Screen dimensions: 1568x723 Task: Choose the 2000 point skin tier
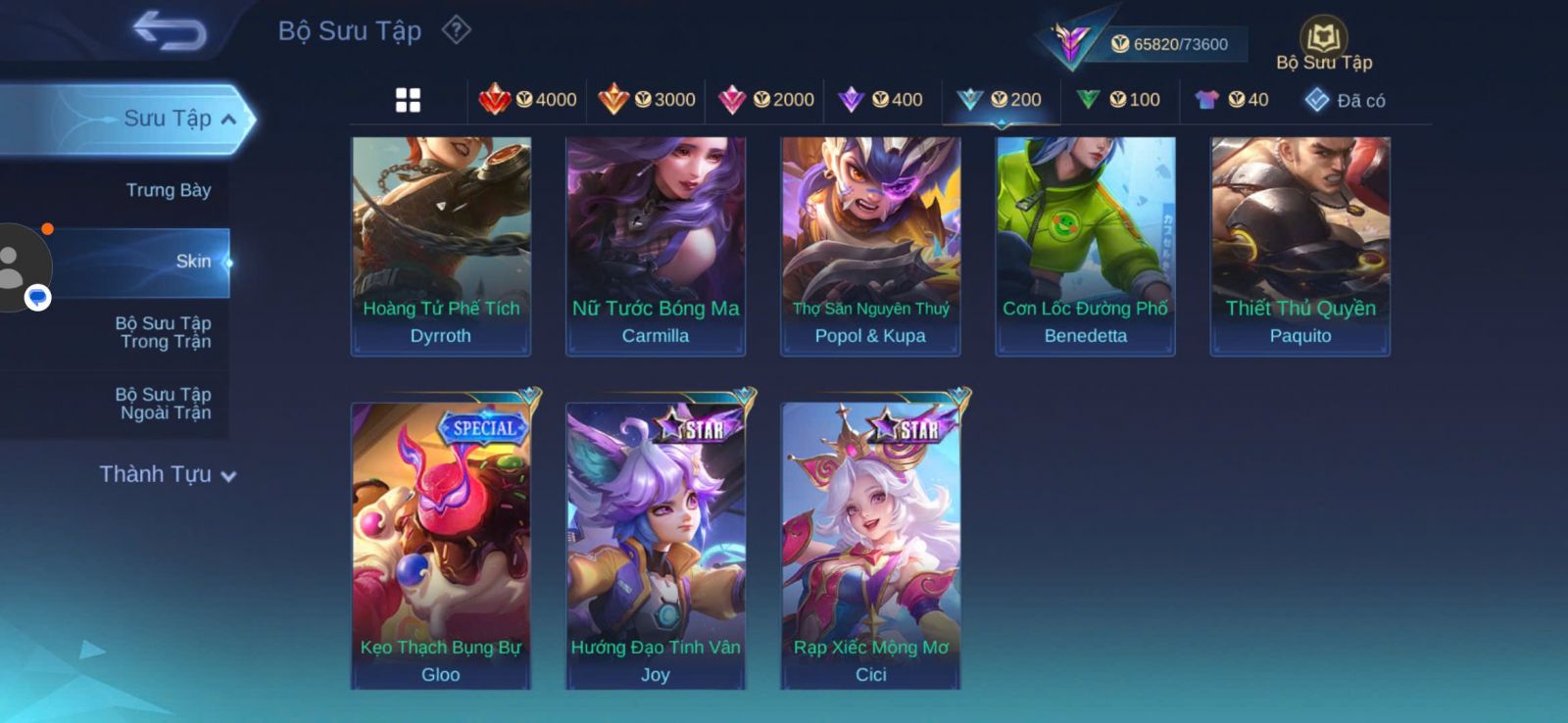(x=766, y=100)
